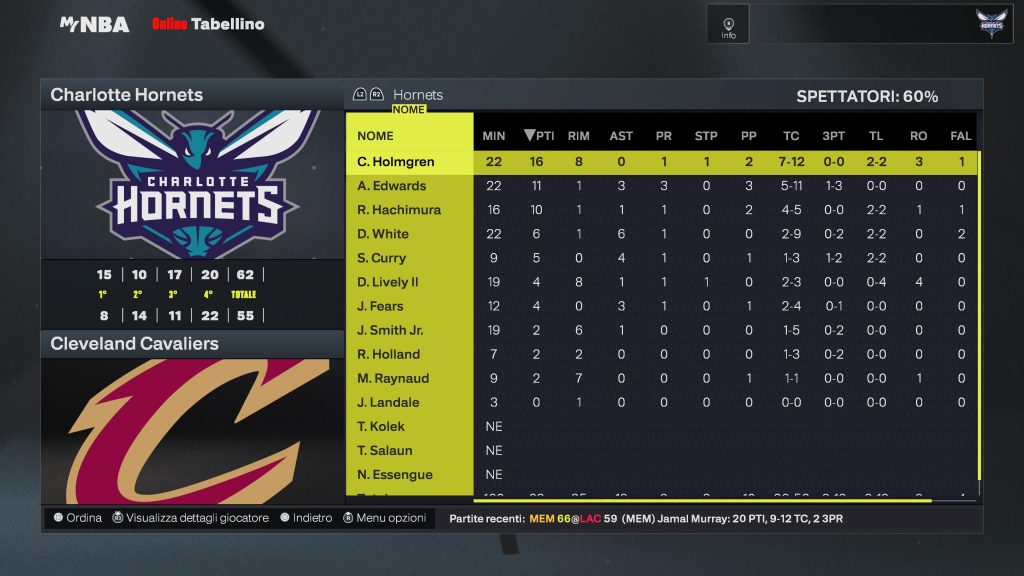Pick S. Curry from the player list
Image resolution: width=1024 pixels, height=576 pixels.
click(382, 258)
